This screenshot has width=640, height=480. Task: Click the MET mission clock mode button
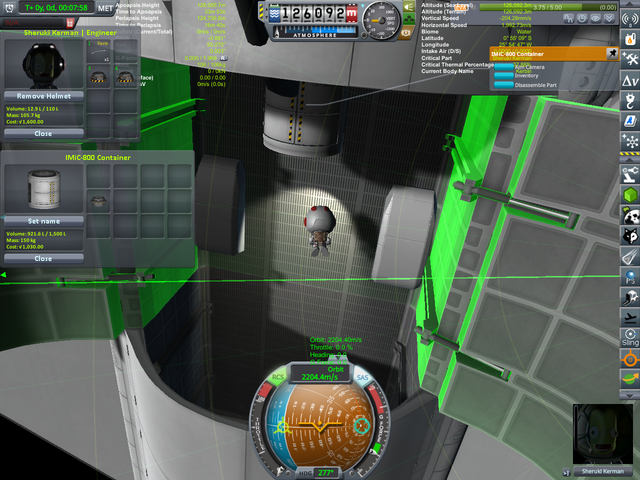coord(103,7)
